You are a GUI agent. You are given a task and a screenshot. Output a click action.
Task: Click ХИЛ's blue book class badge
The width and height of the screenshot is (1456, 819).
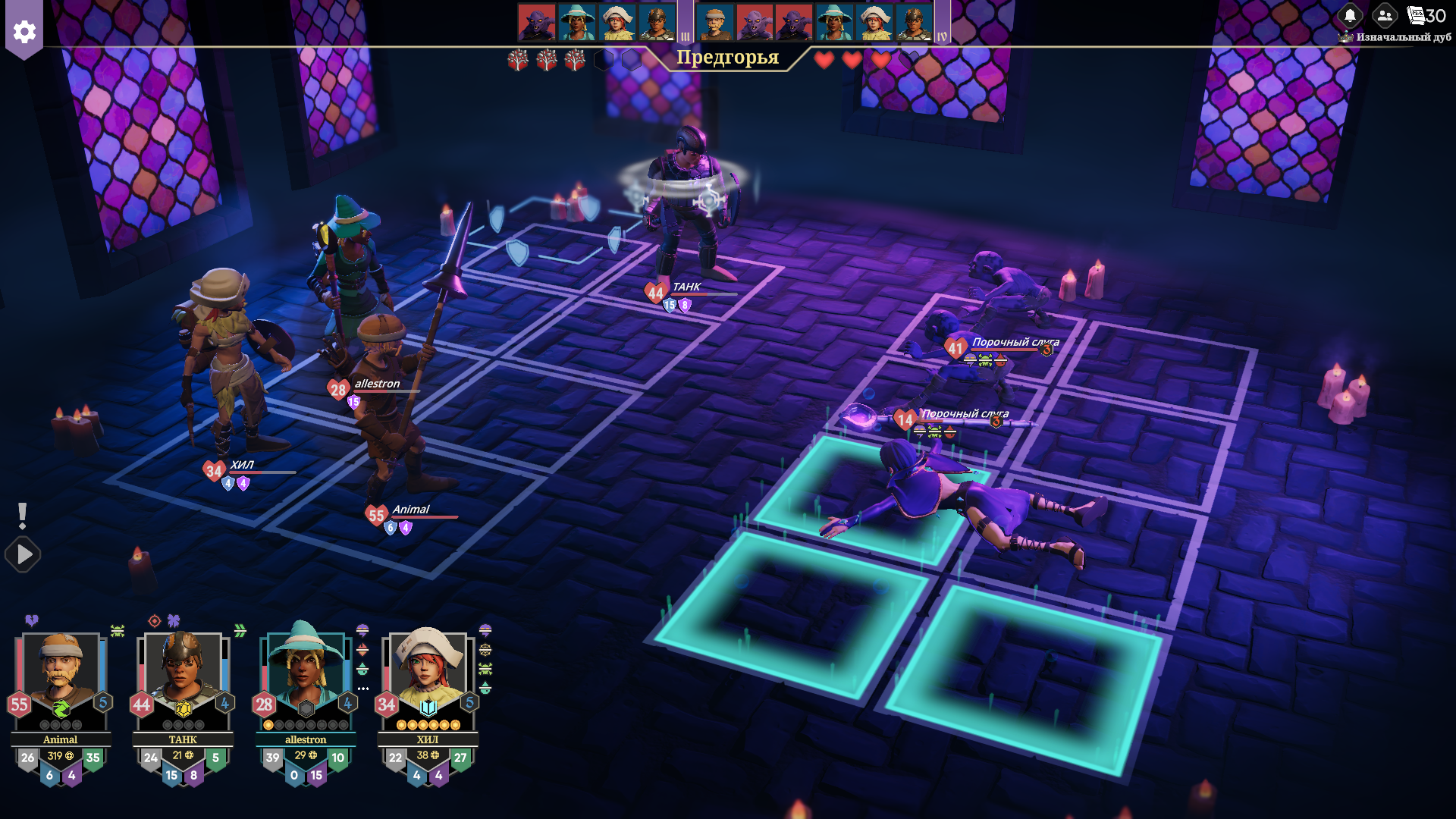(x=428, y=708)
